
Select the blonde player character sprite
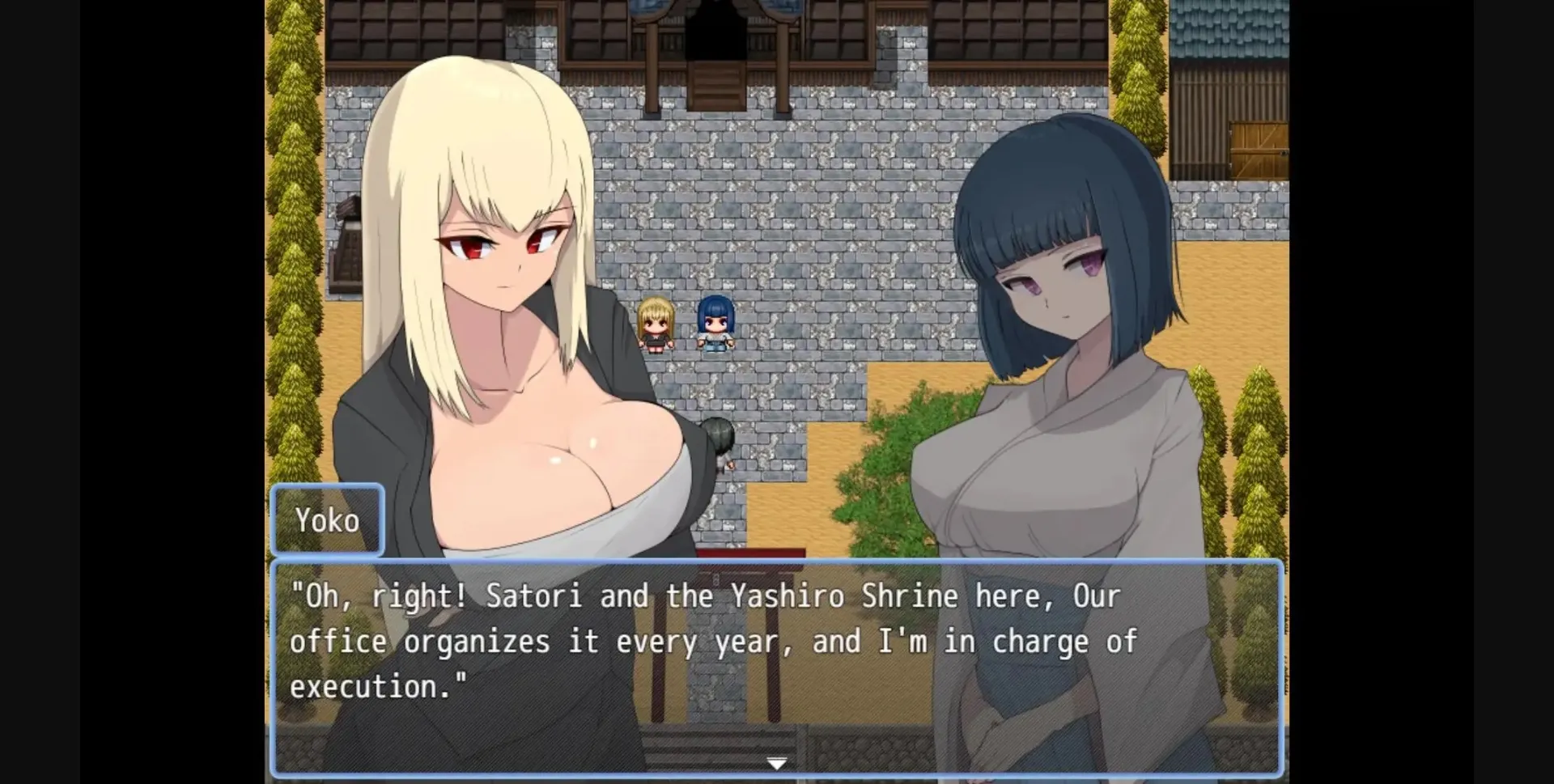(656, 324)
